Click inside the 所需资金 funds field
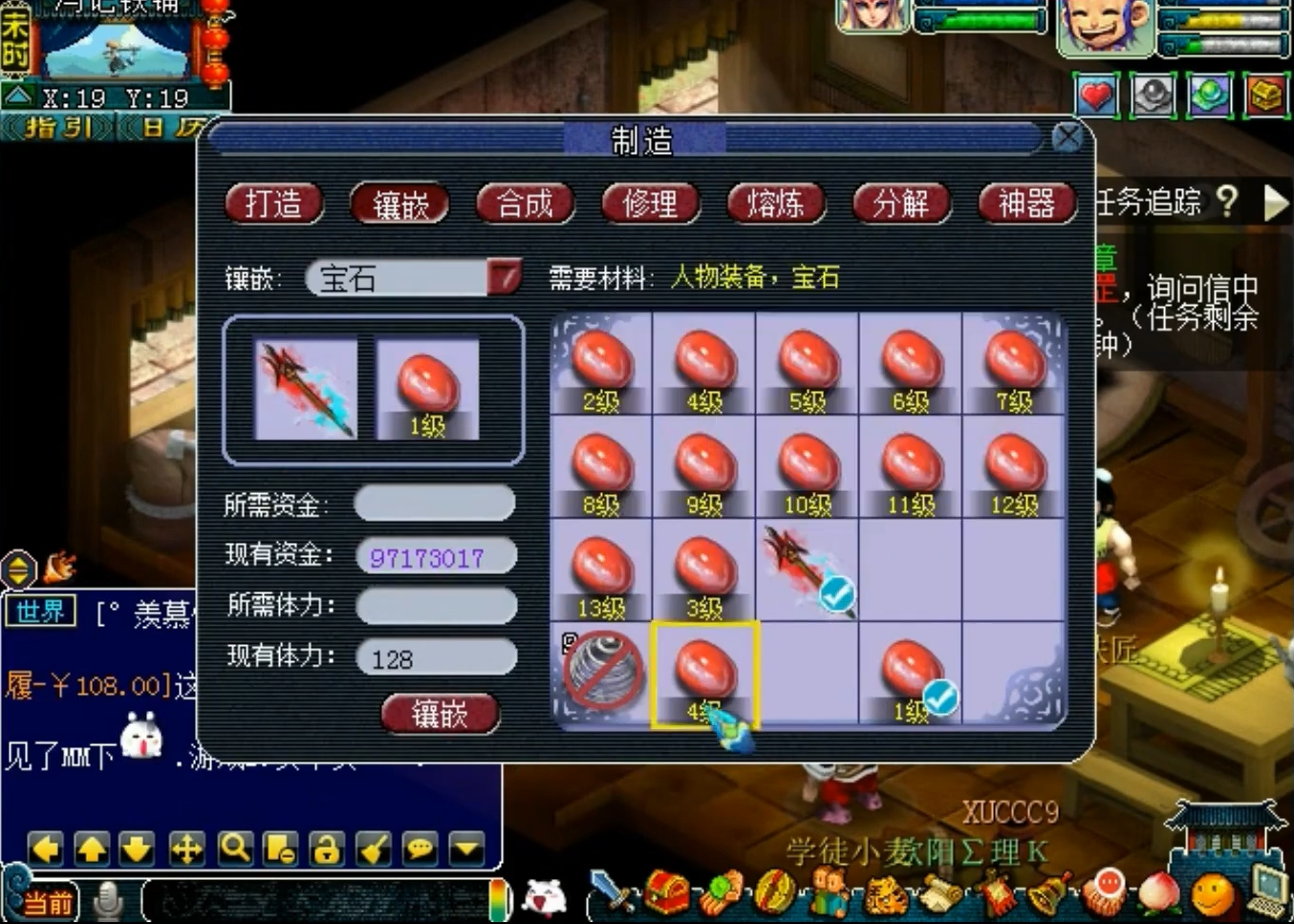 coord(435,502)
